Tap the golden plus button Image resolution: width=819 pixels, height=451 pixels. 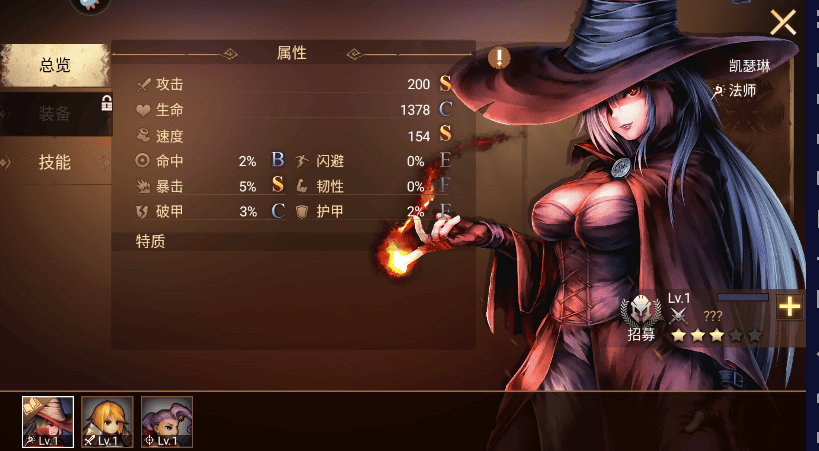790,307
